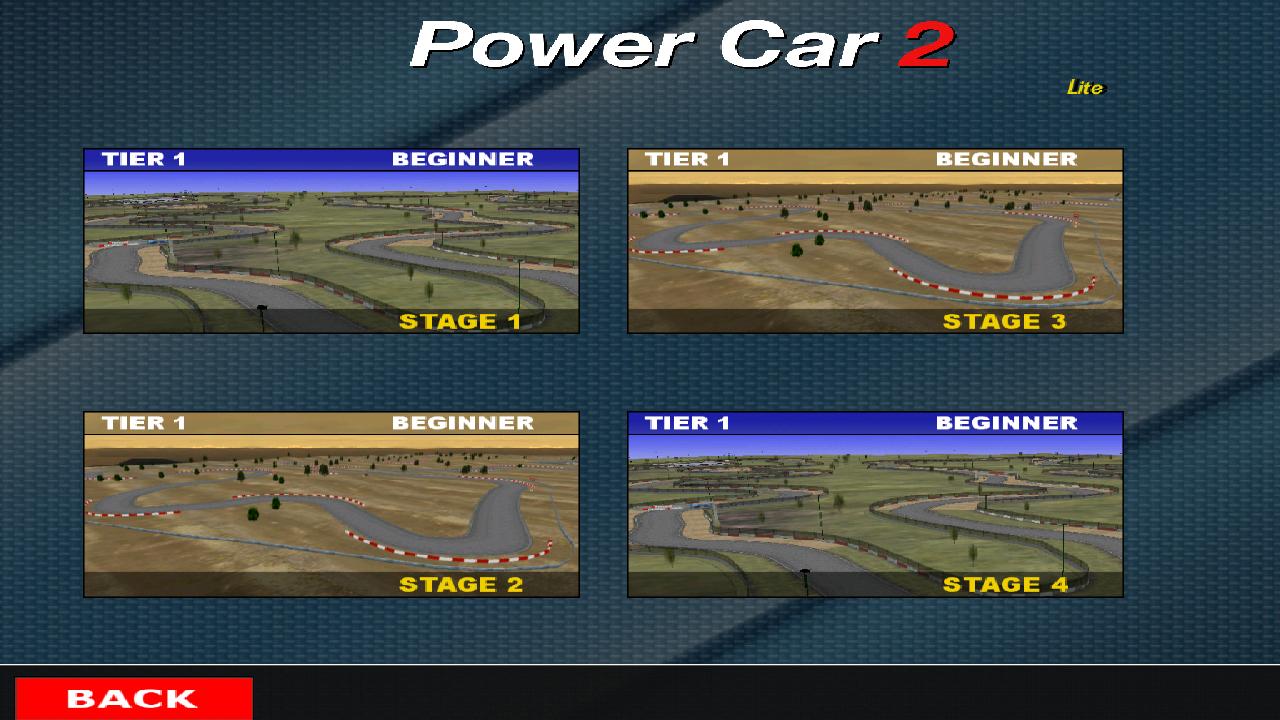Select the Stage 3 track thumbnail
Viewport: 1280px width, 720px height.
click(x=875, y=245)
